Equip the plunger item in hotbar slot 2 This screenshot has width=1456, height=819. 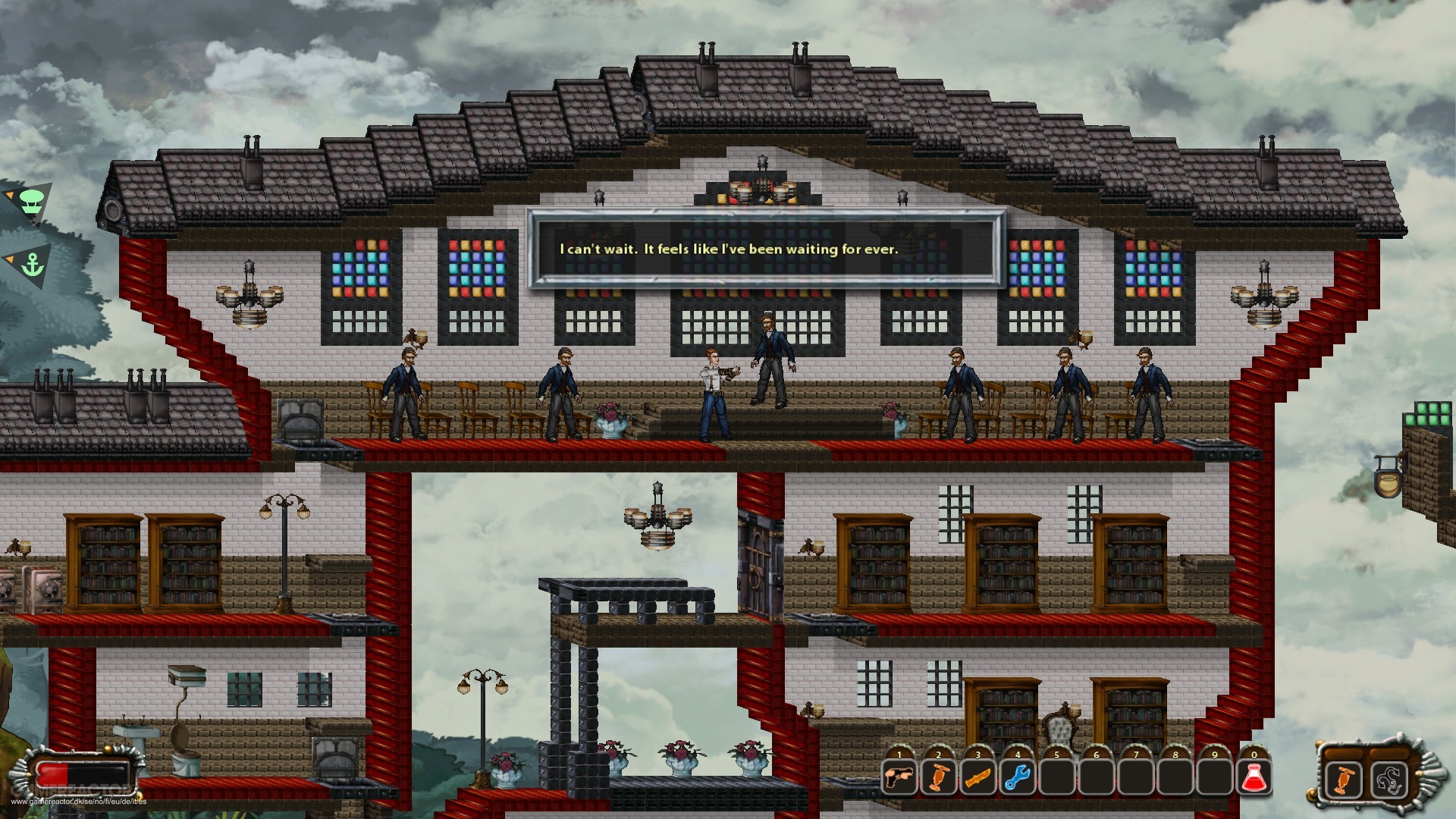pos(939,777)
